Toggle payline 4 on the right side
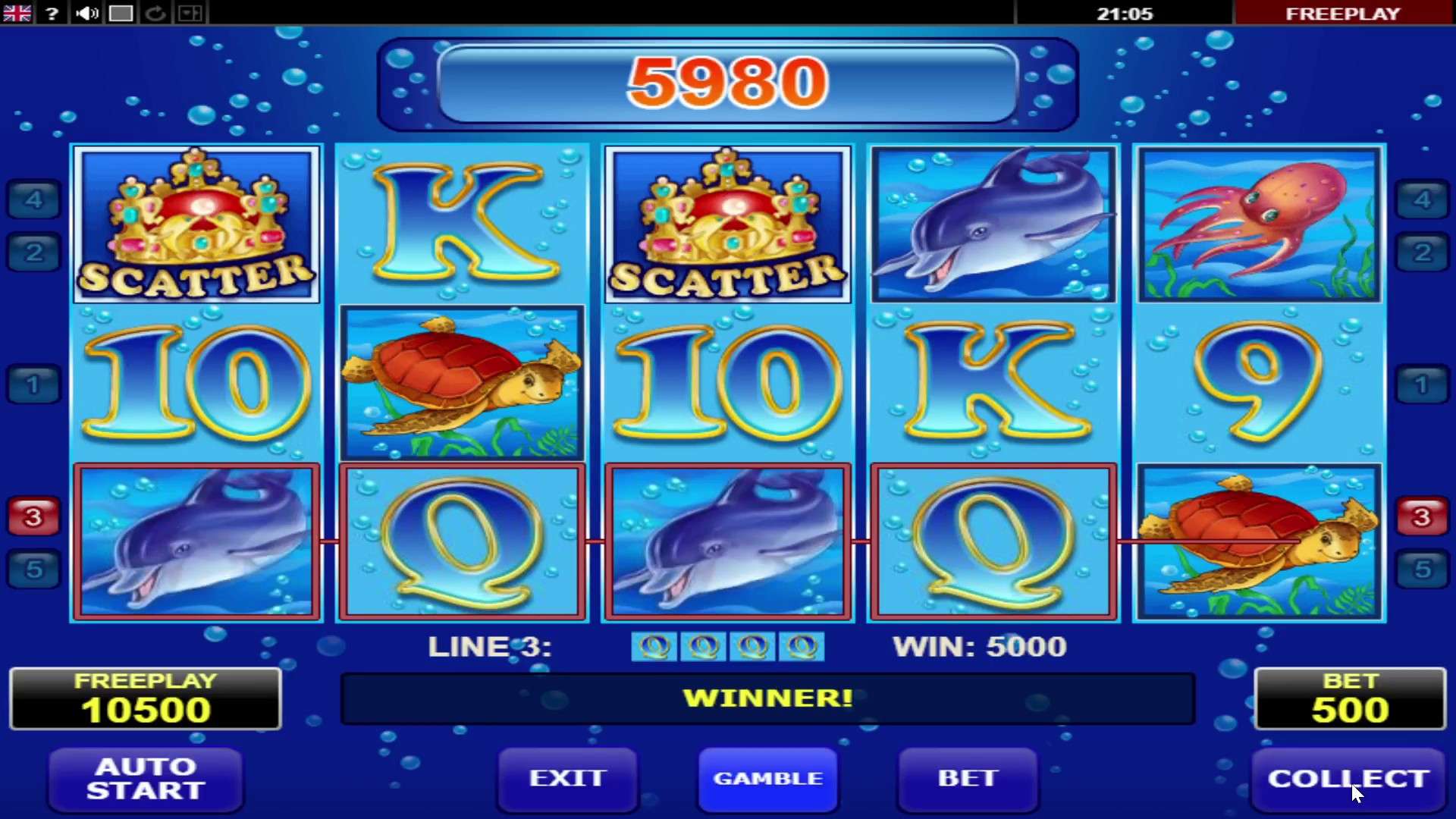The width and height of the screenshot is (1456, 819). [1423, 199]
